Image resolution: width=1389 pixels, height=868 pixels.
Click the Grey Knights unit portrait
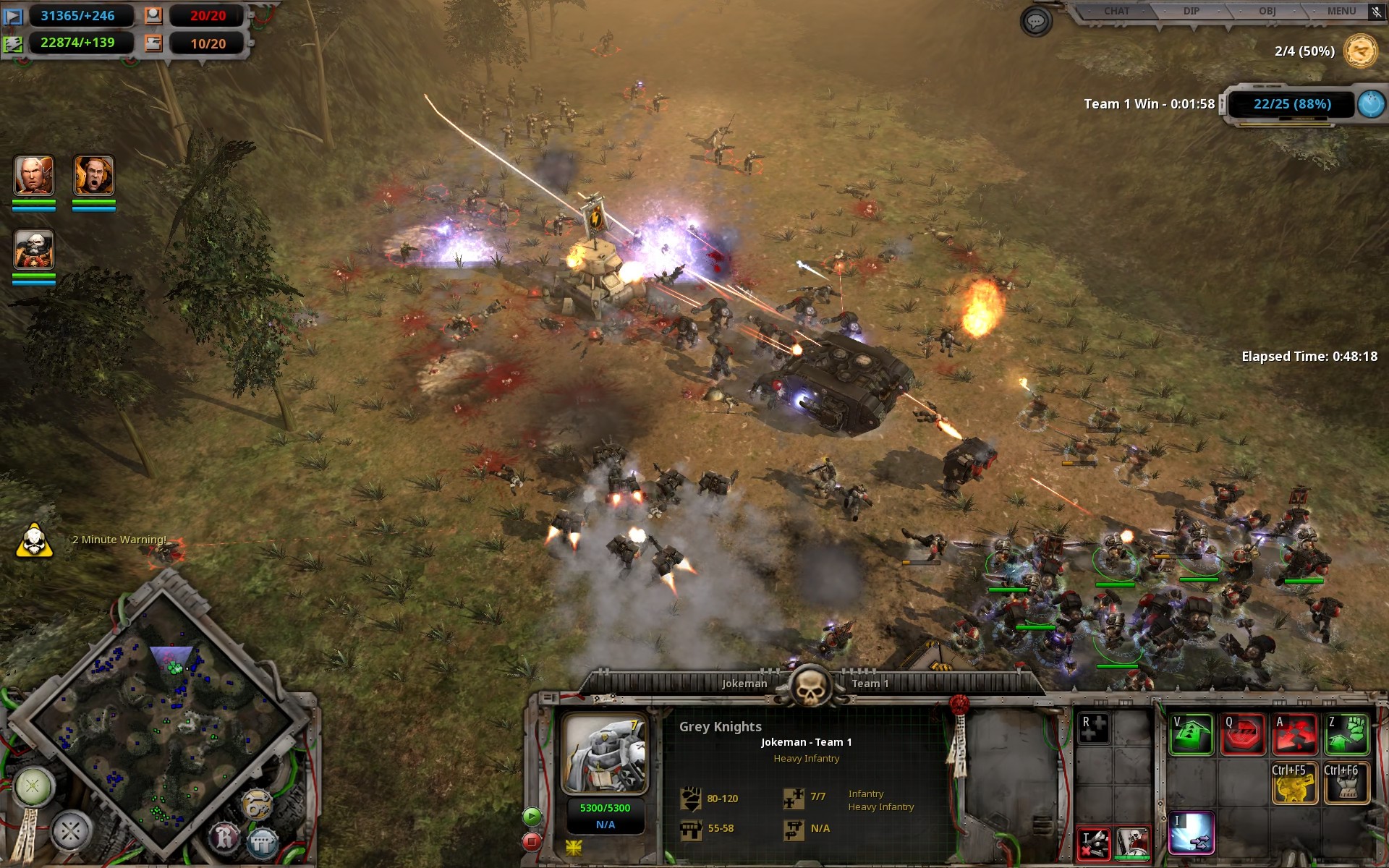[605, 754]
